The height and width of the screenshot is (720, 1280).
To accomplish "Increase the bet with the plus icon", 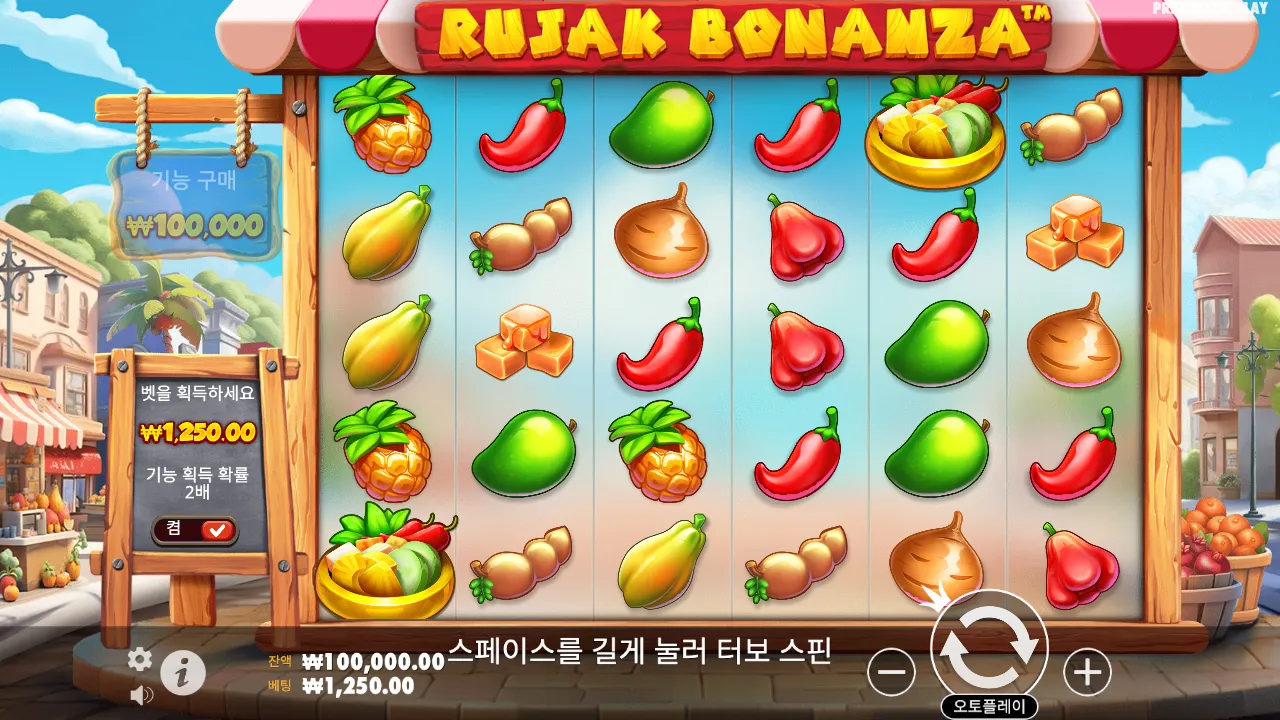I will (x=1085, y=672).
